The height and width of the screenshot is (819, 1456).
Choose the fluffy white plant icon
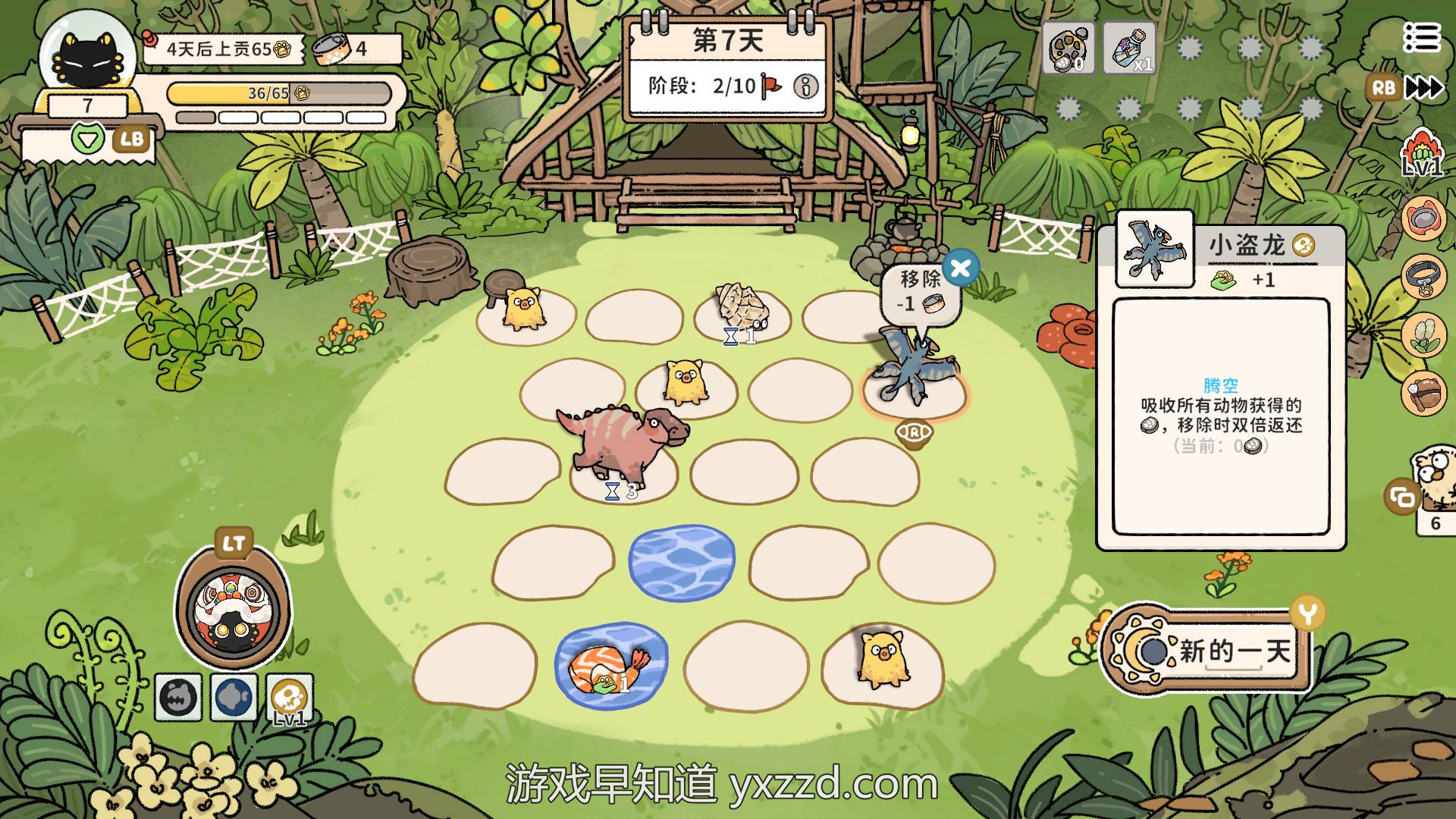tap(1423, 335)
